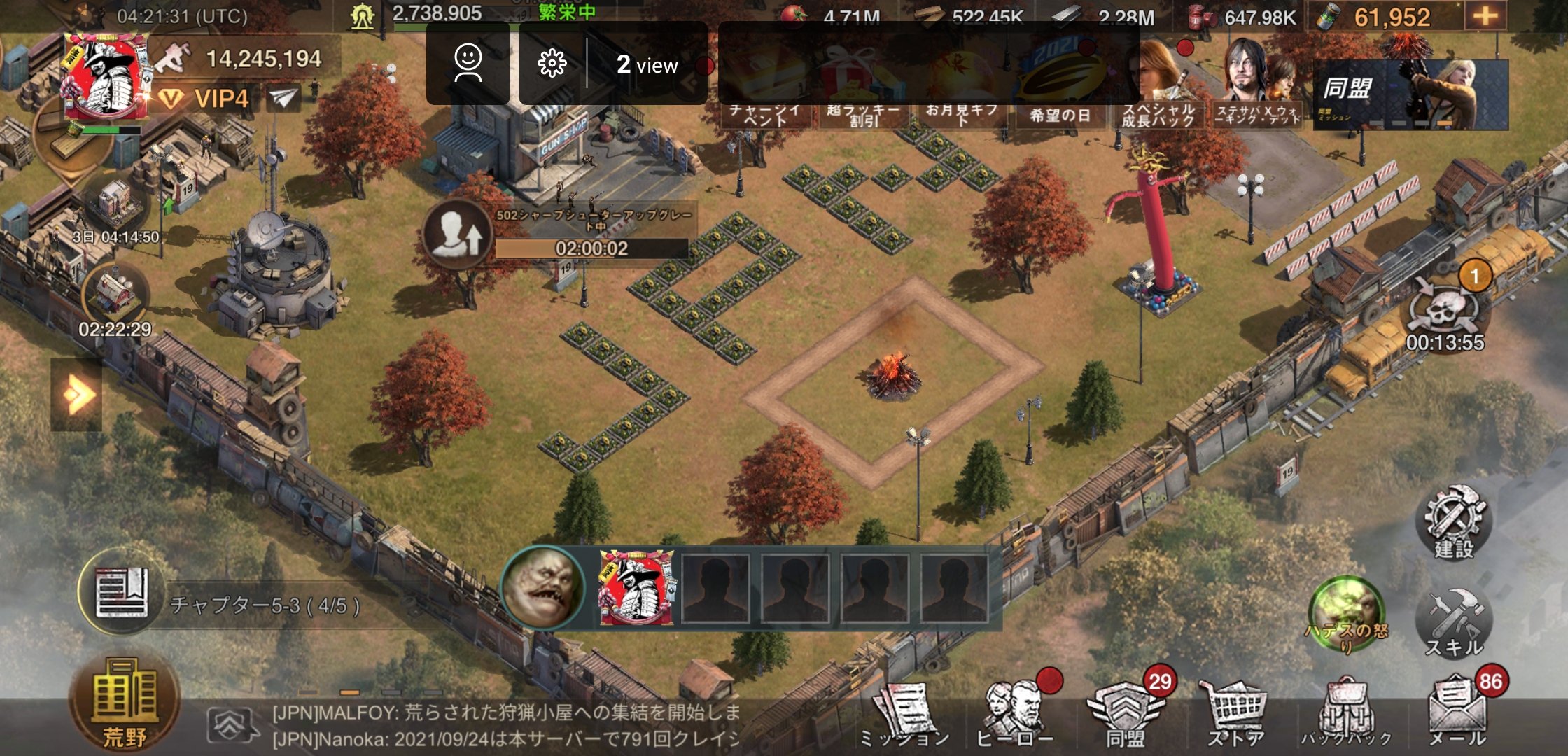Open the ストア shop cart

point(1236,713)
